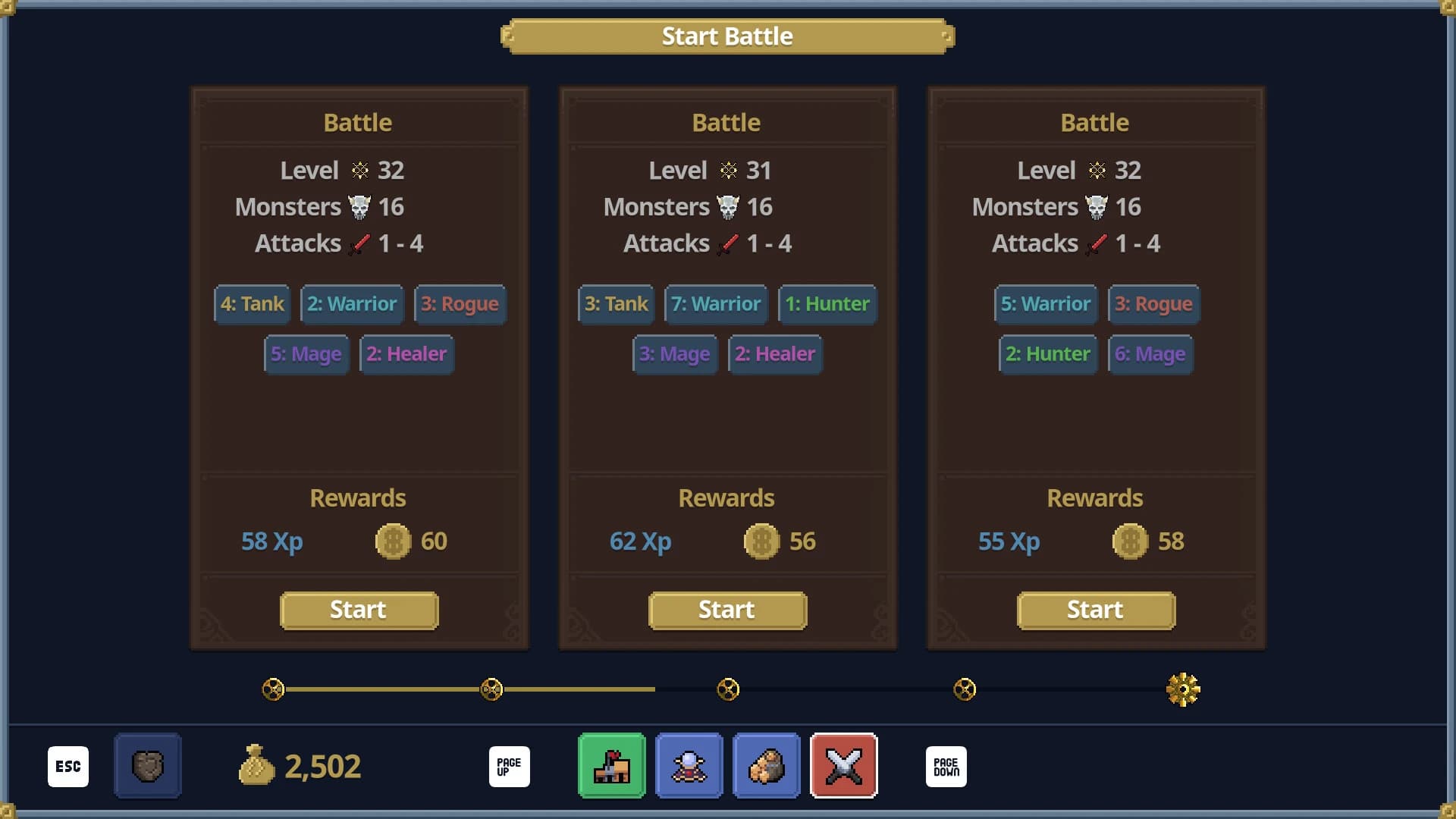Expand the first battle card details
The height and width of the screenshot is (819, 1456).
[359, 121]
